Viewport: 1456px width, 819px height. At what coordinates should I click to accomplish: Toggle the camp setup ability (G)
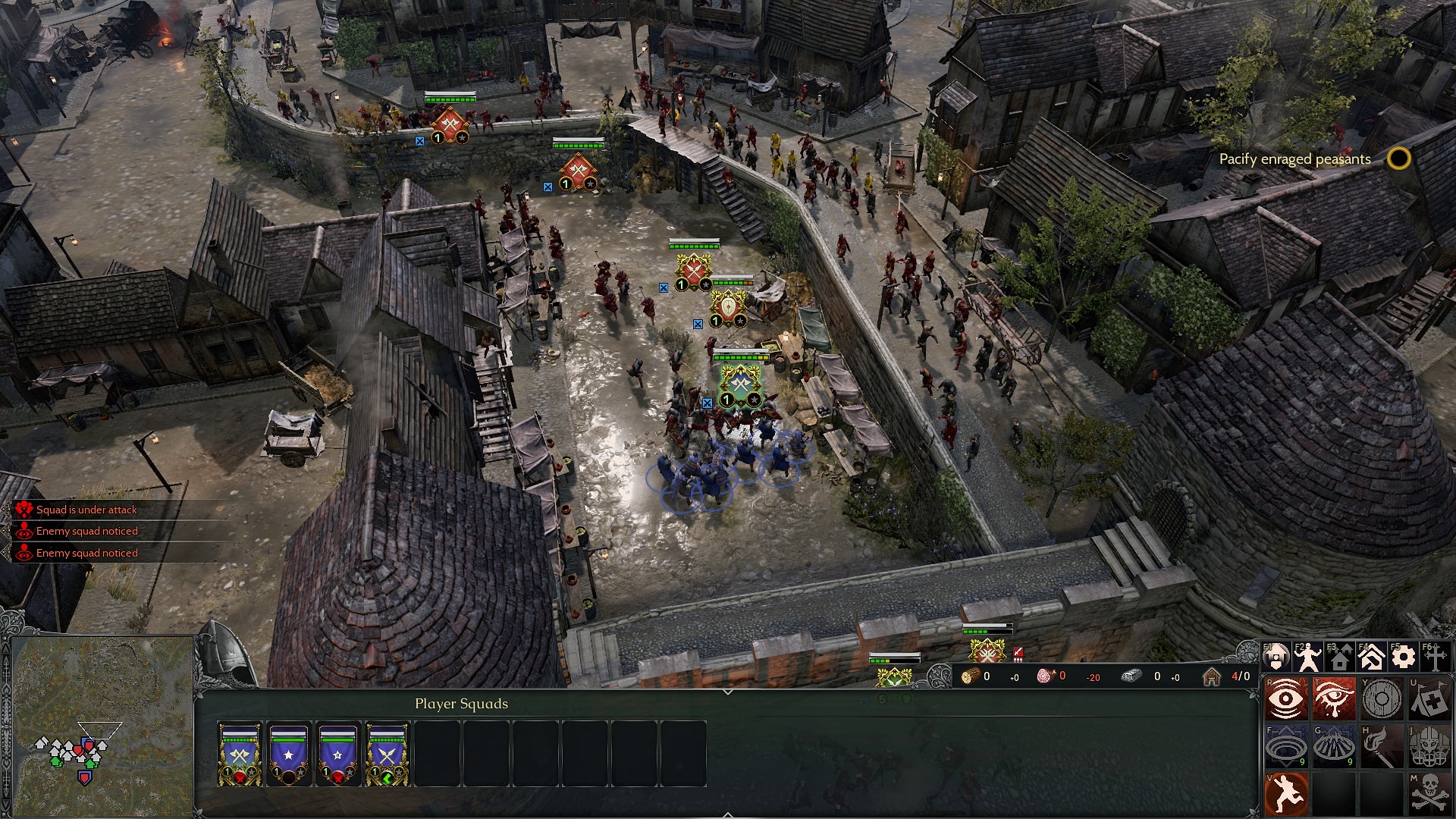tap(1335, 746)
